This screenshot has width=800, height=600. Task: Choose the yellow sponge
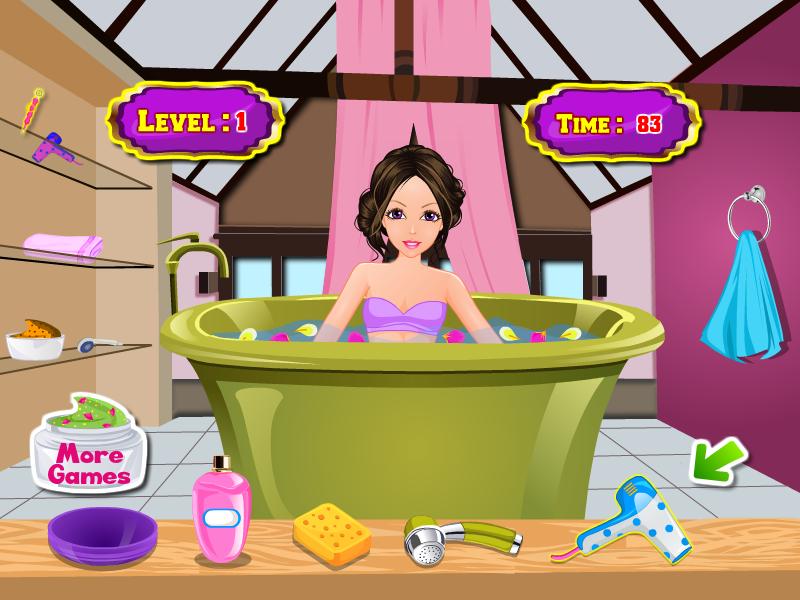pos(332,529)
